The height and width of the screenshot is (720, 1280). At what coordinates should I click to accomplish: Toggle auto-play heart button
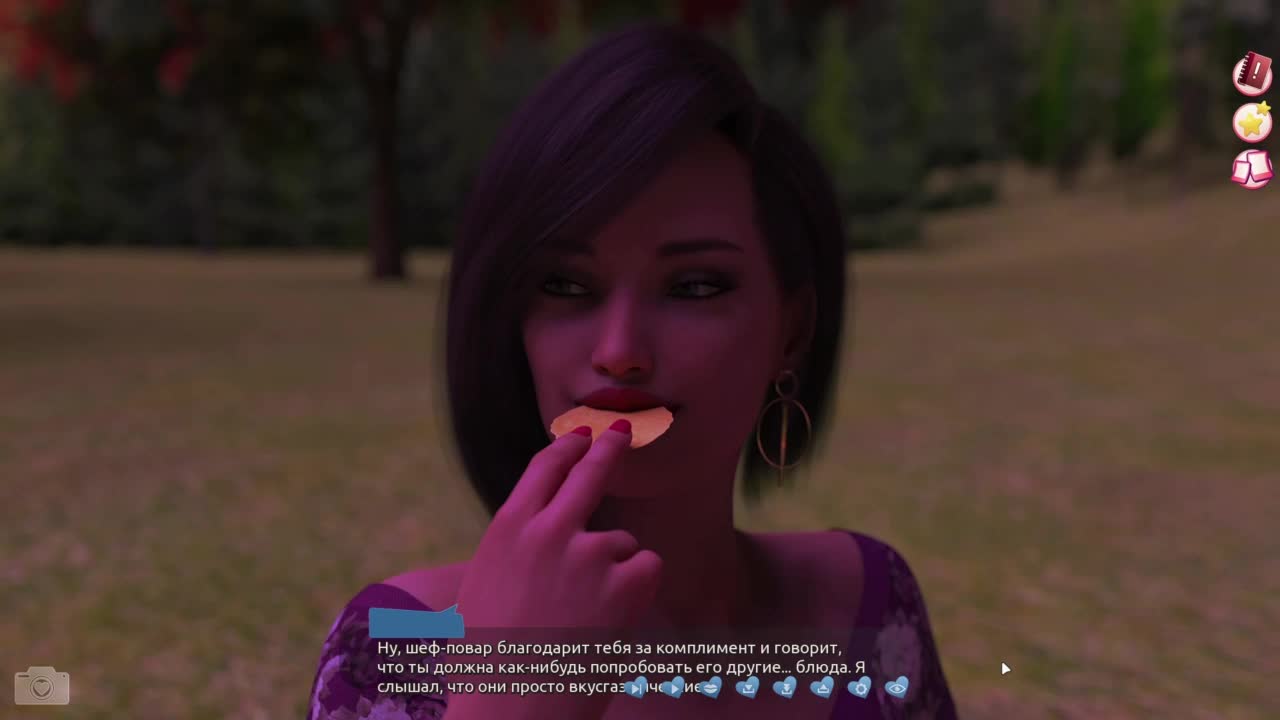[x=673, y=687]
